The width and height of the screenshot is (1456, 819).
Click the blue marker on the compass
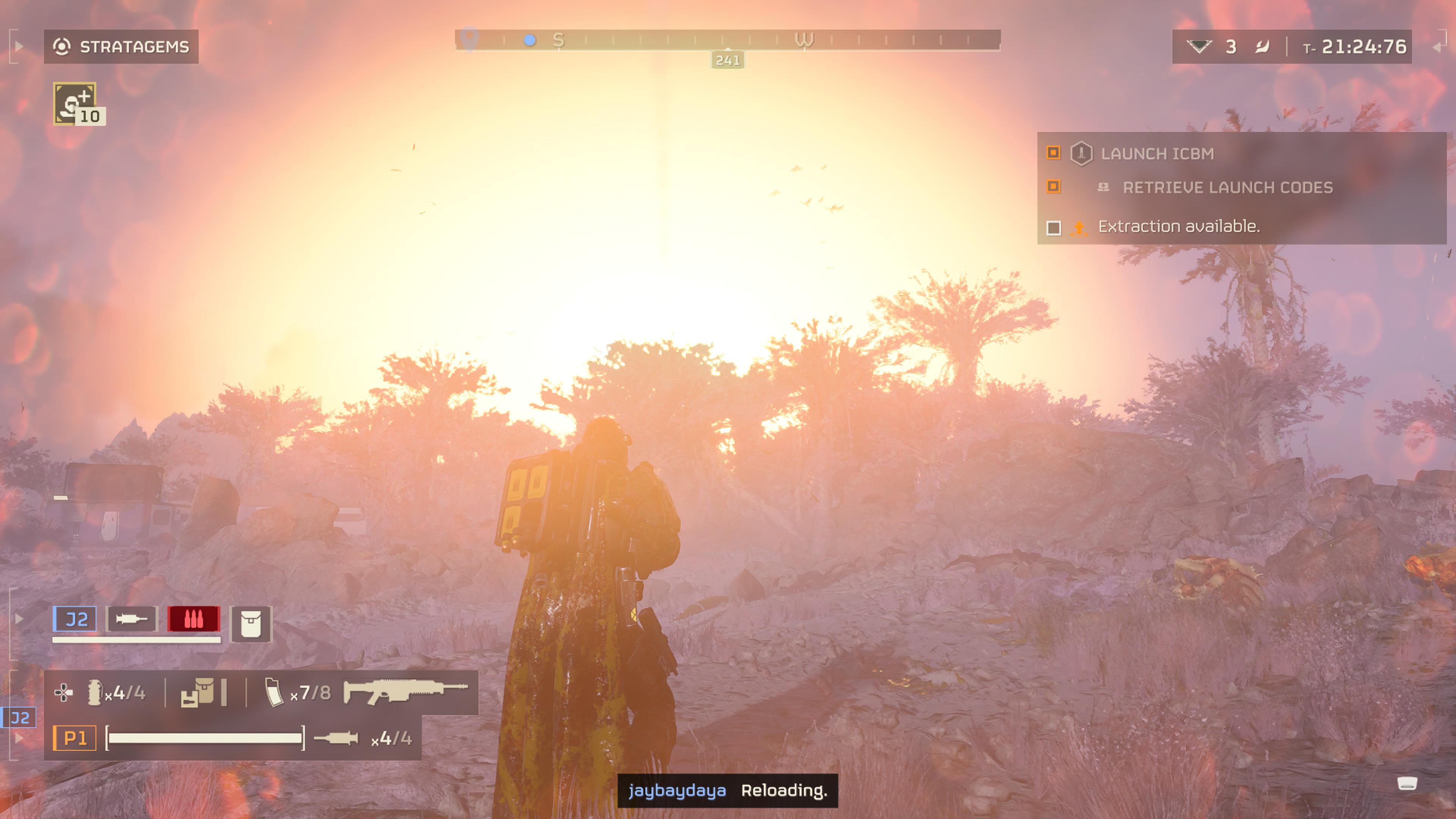pos(530,40)
